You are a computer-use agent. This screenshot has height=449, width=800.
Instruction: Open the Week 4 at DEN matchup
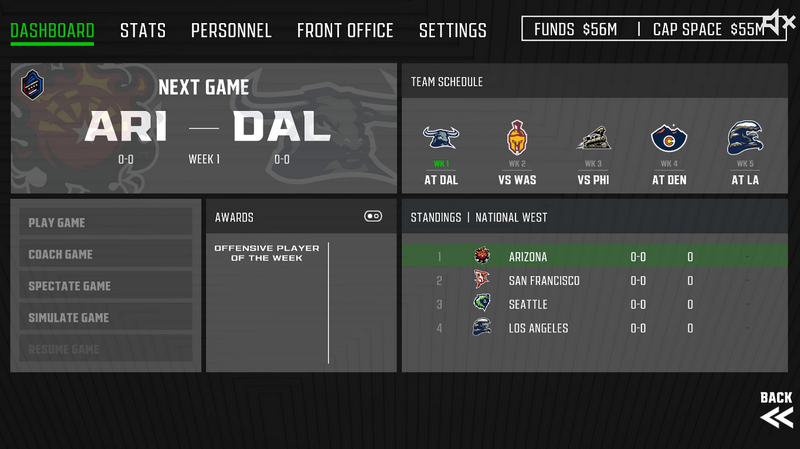coord(669,157)
